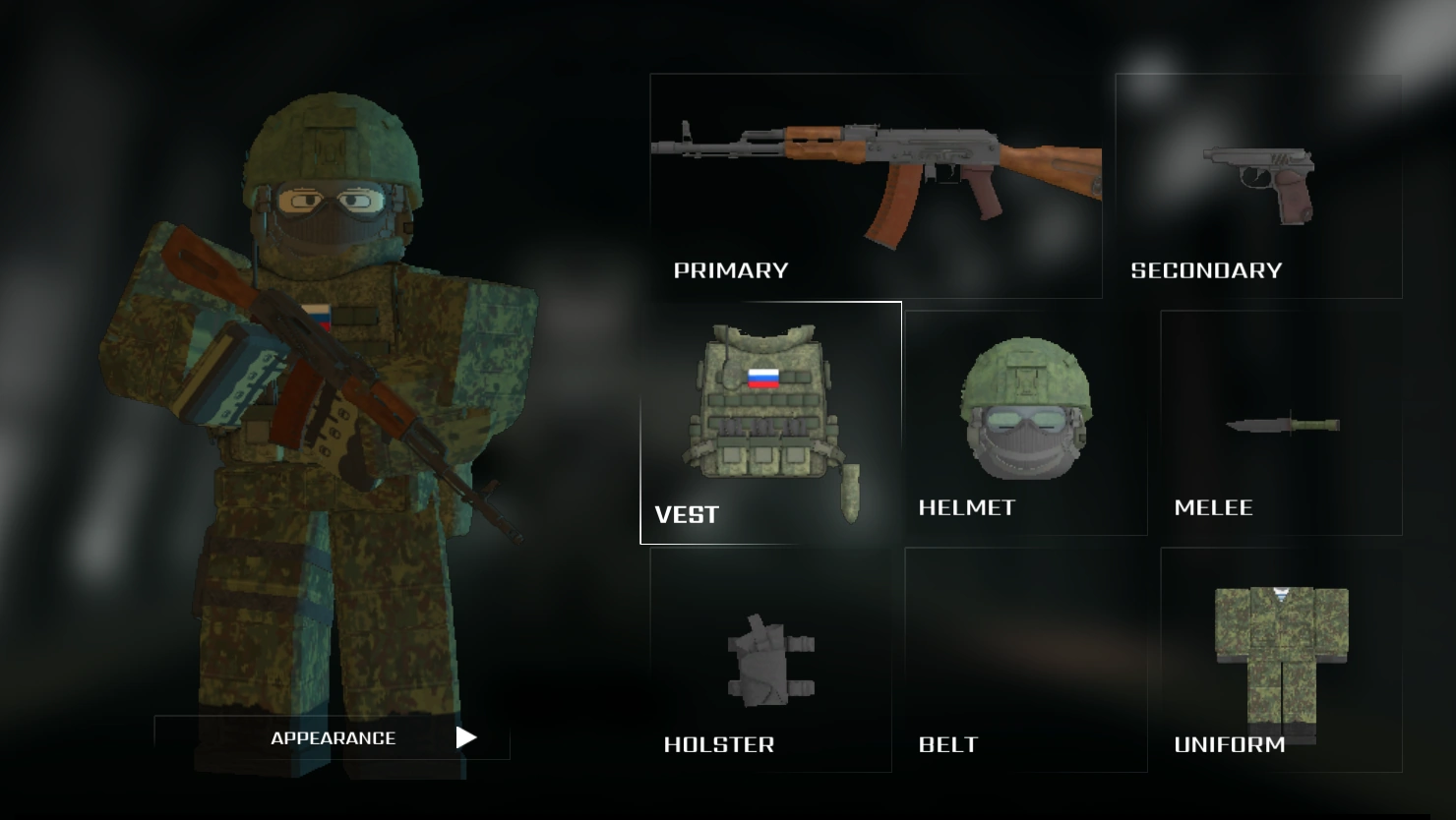The height and width of the screenshot is (820, 1456).
Task: Click the MELEE slot label
Action: [x=1214, y=507]
